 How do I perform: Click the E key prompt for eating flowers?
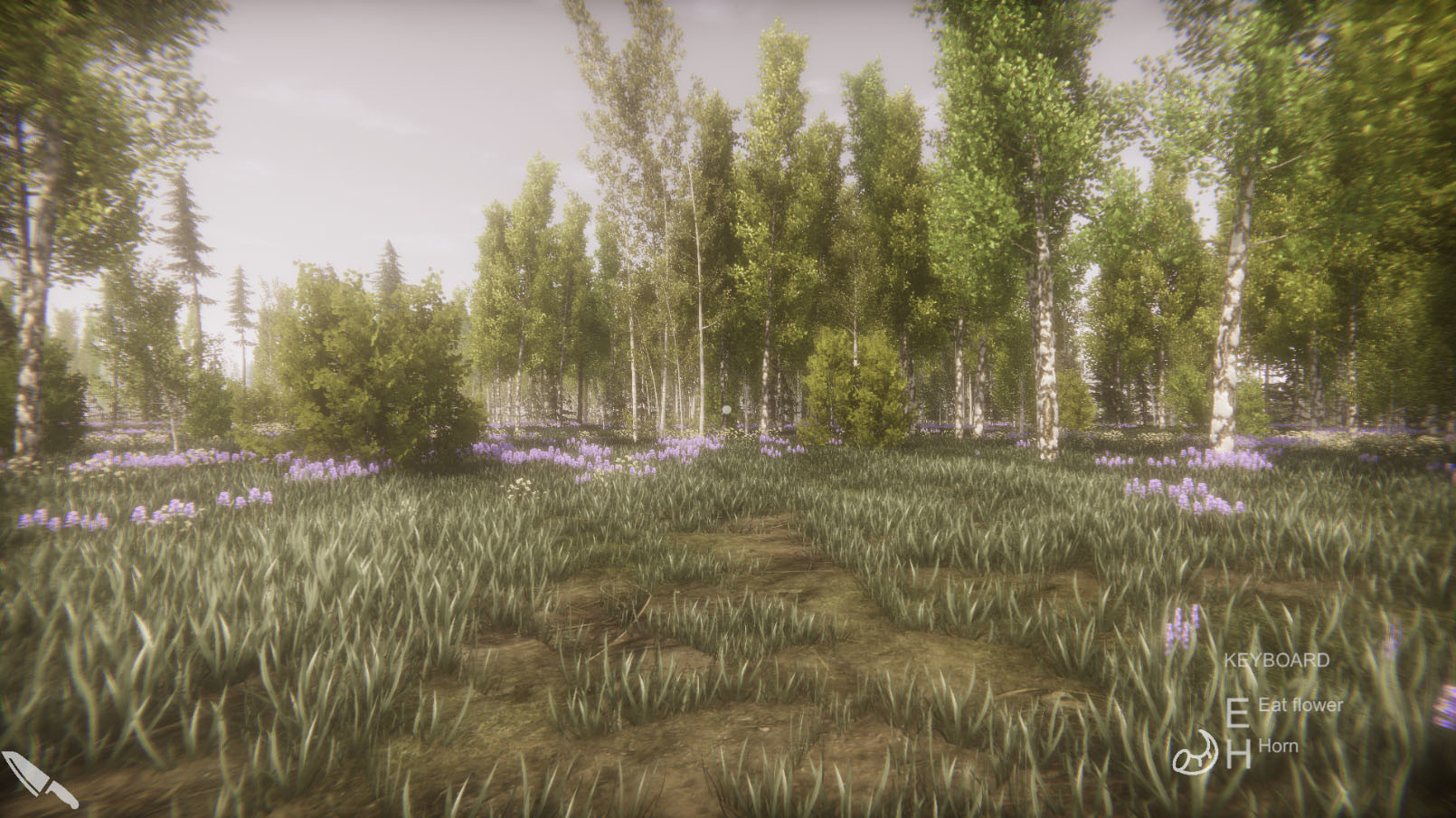point(1237,713)
